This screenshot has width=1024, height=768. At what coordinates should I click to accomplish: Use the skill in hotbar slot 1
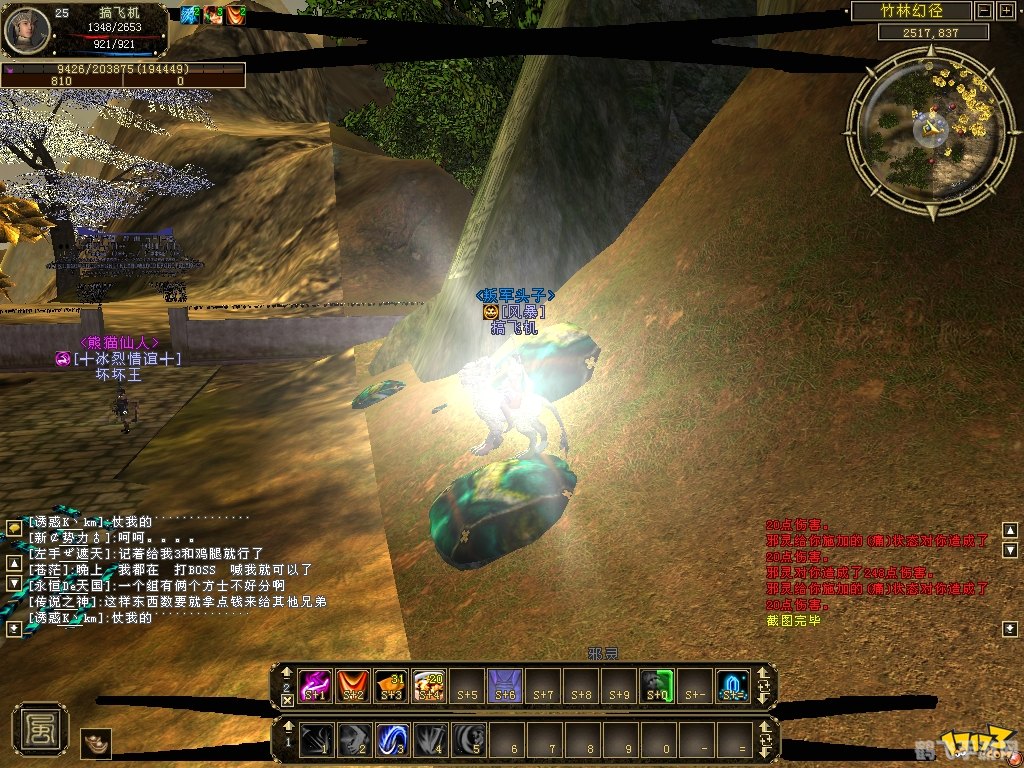click(x=317, y=740)
